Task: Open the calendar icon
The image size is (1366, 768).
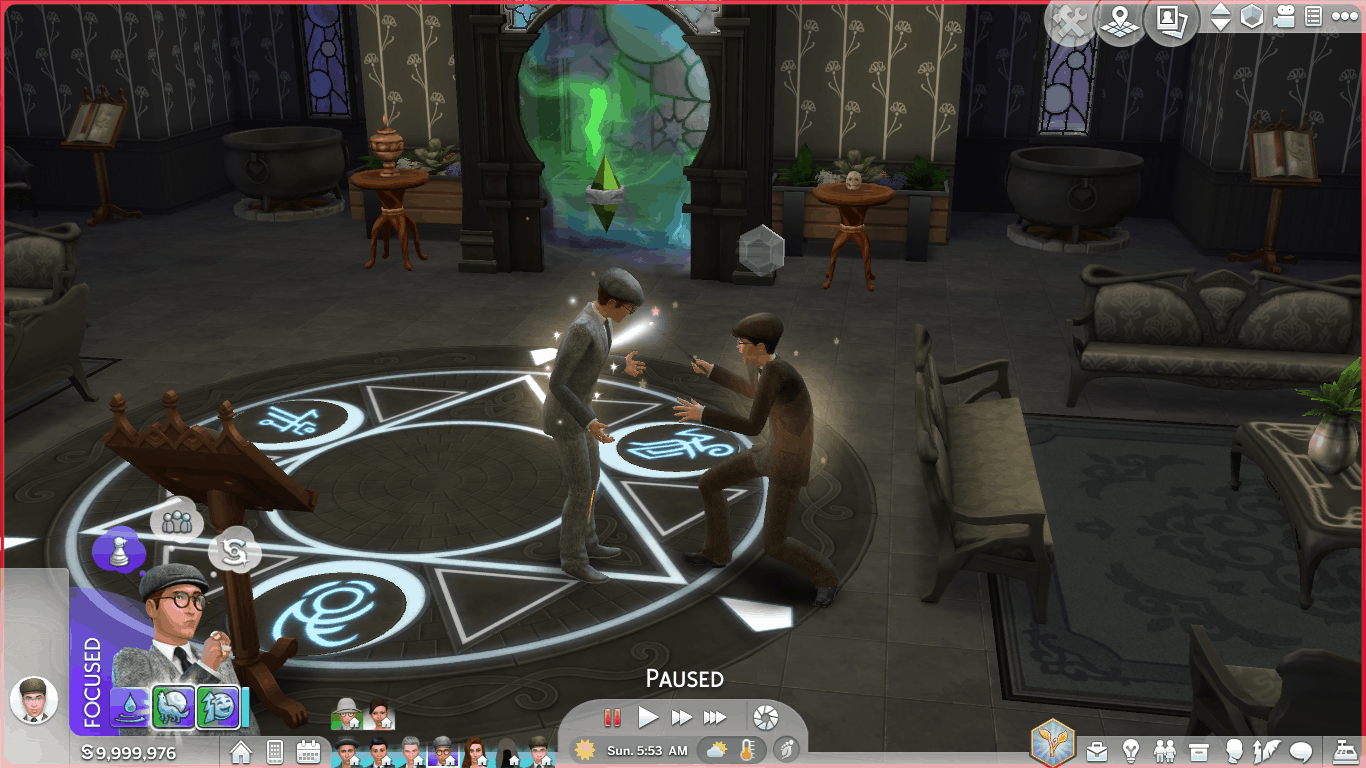Action: 308,751
